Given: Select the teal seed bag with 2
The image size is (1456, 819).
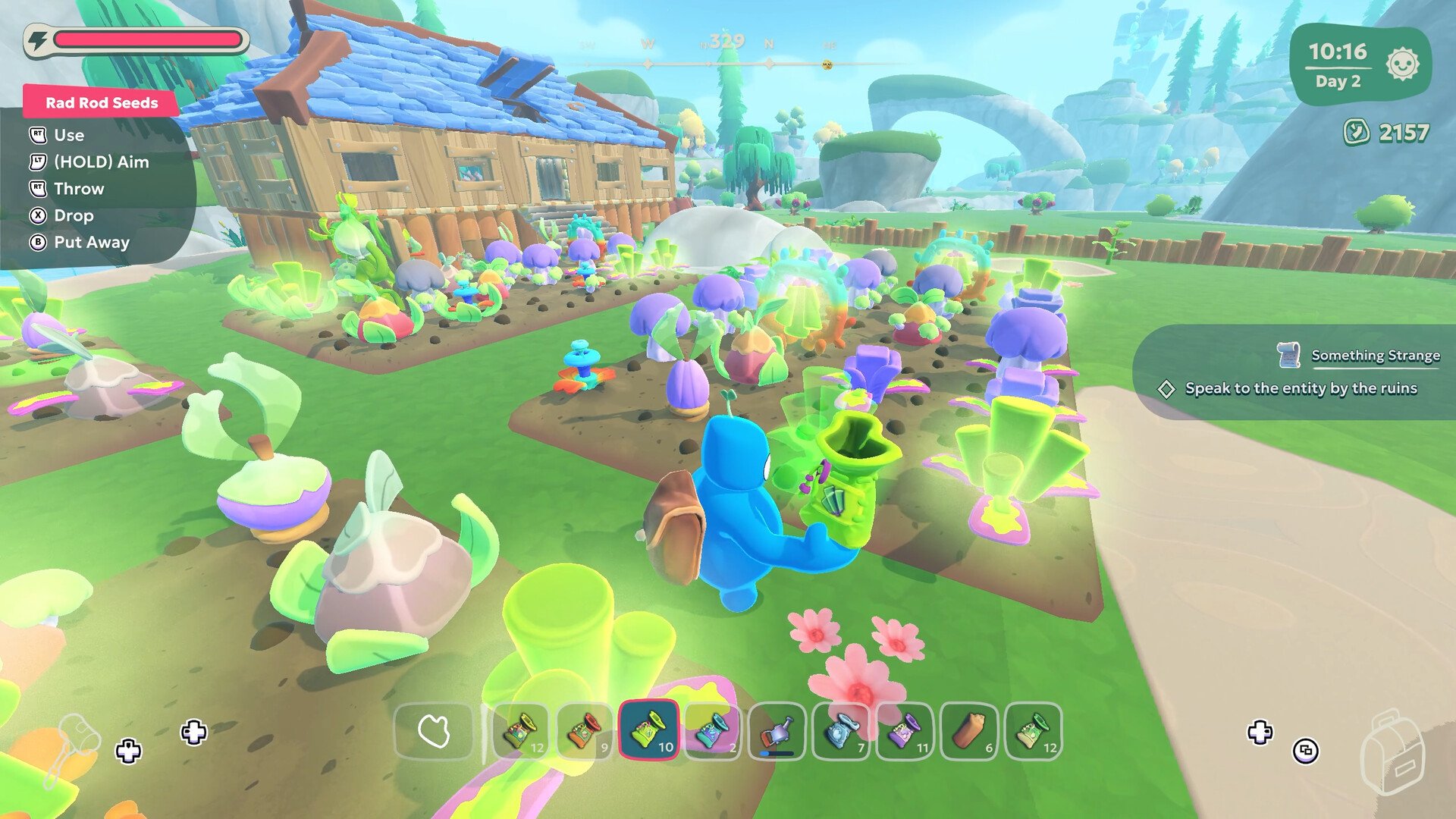Looking at the screenshot, I should point(713,732).
